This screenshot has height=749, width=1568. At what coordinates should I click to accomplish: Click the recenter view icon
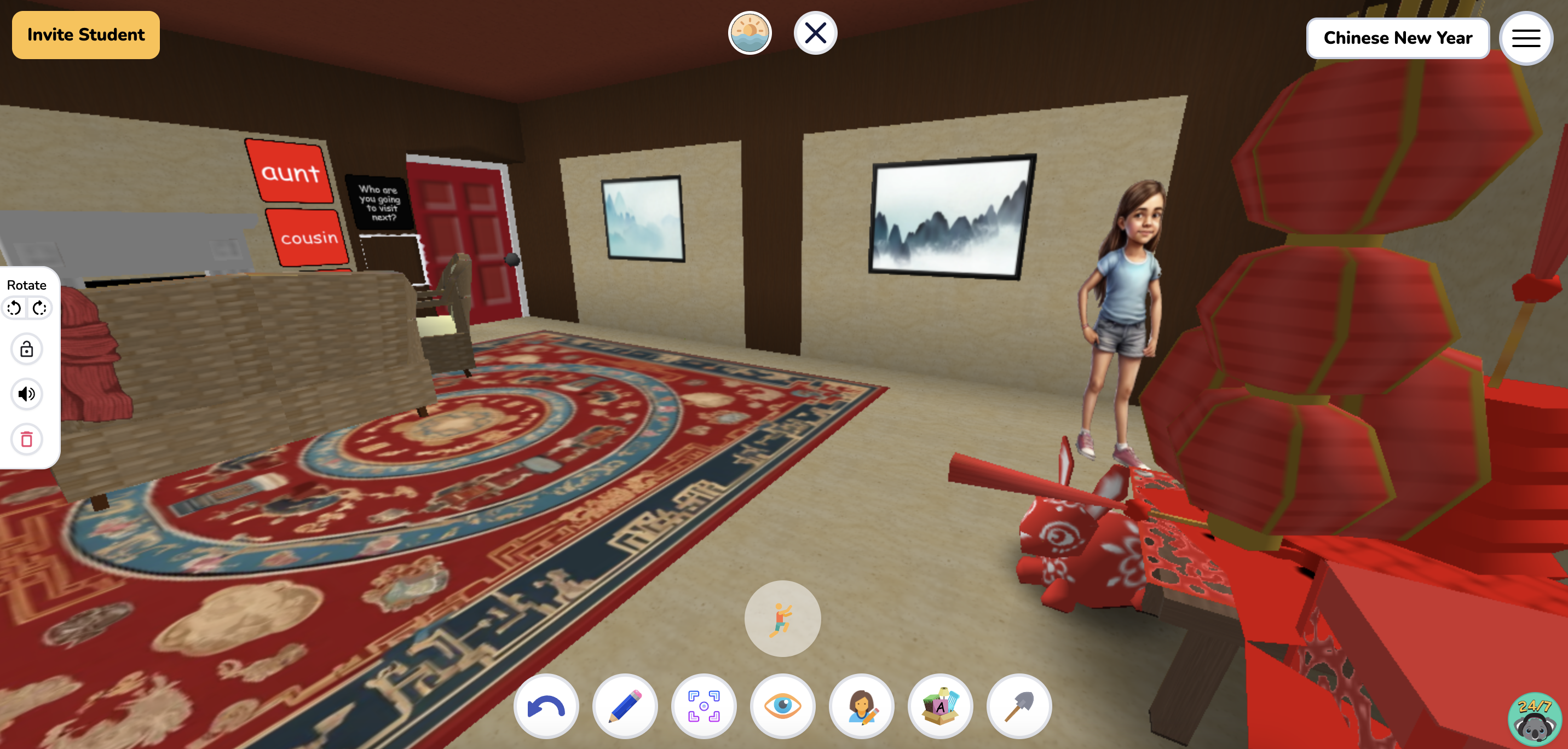704,706
